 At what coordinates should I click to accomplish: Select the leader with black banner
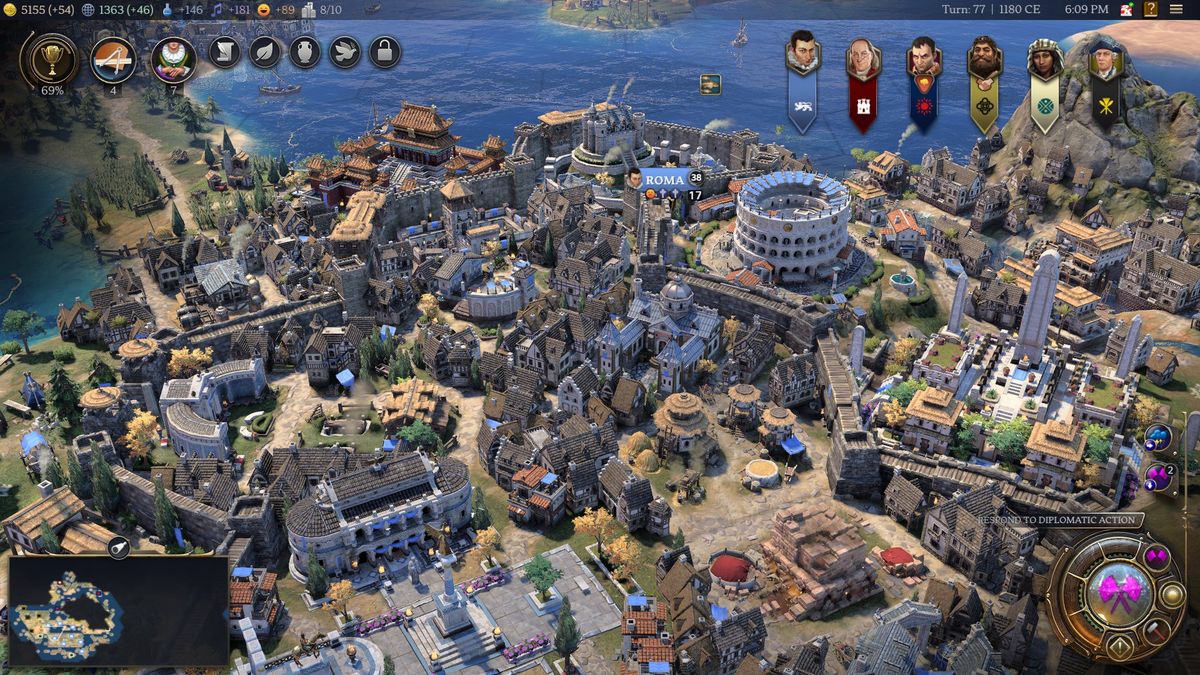(x=1105, y=82)
